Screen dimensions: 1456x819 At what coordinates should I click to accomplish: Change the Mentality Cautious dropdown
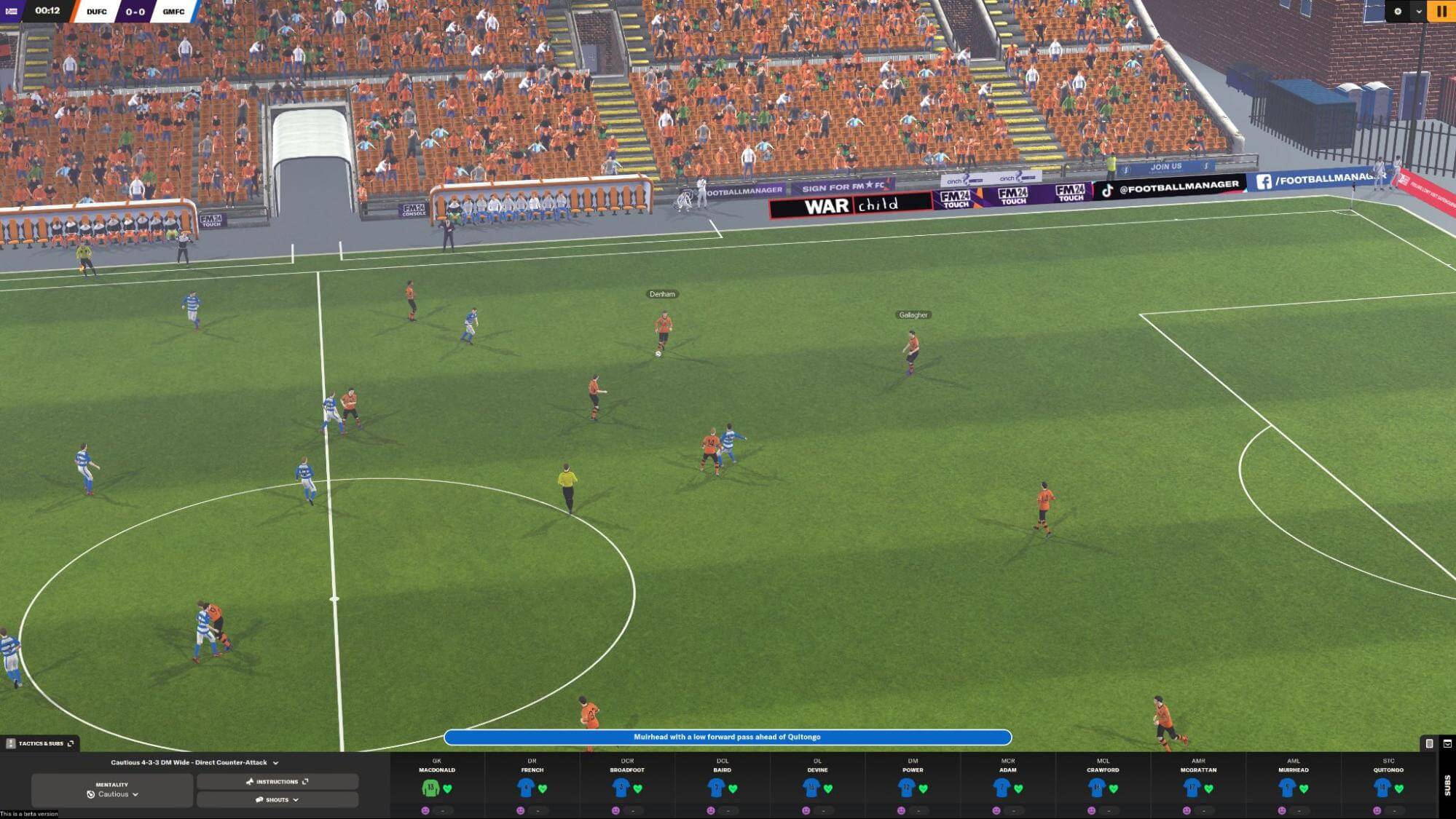tap(112, 791)
